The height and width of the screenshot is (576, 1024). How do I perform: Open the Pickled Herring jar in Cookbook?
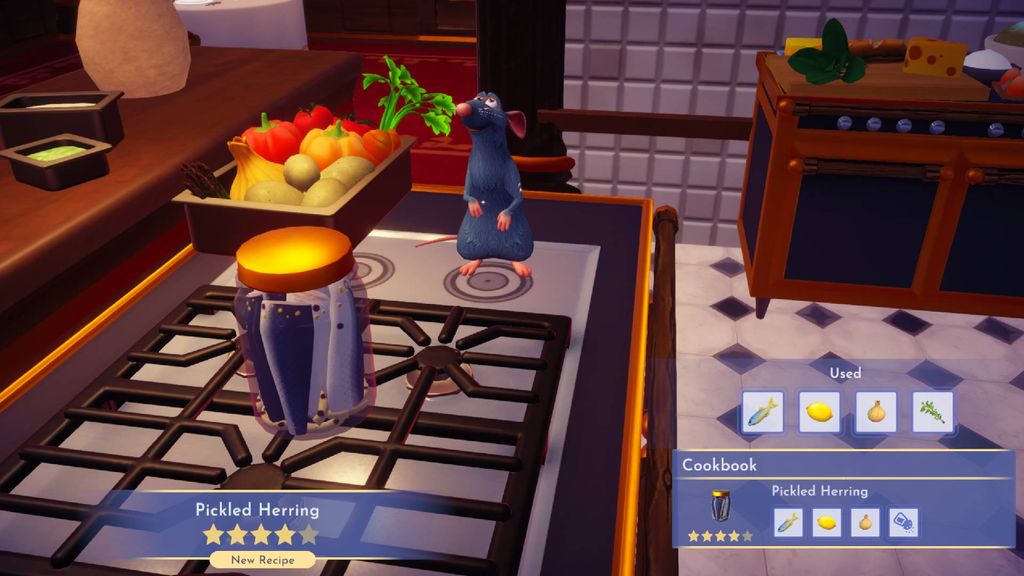point(720,506)
